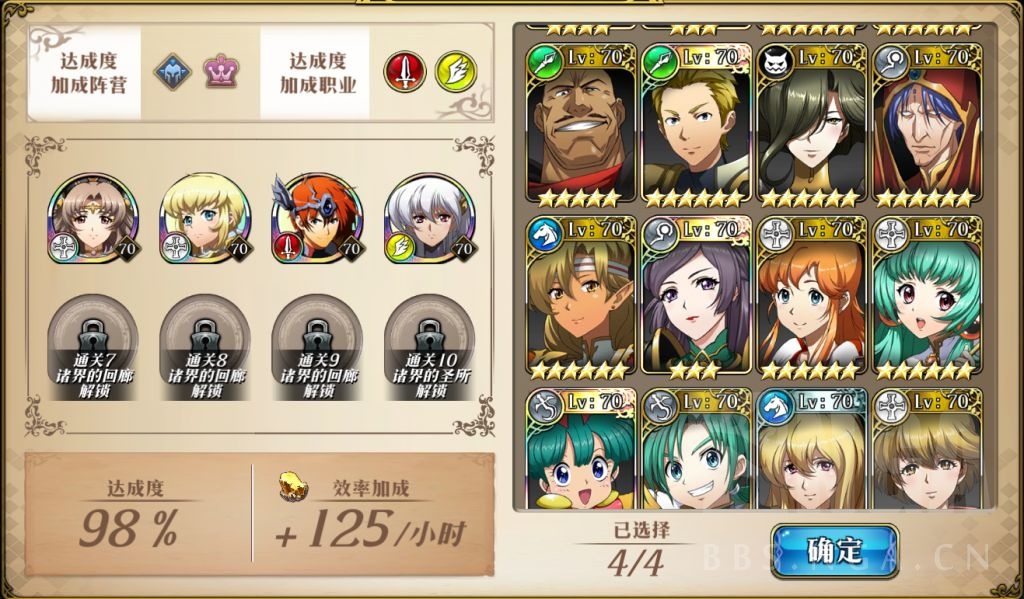Pick the tan elf with headband card

[581, 298]
